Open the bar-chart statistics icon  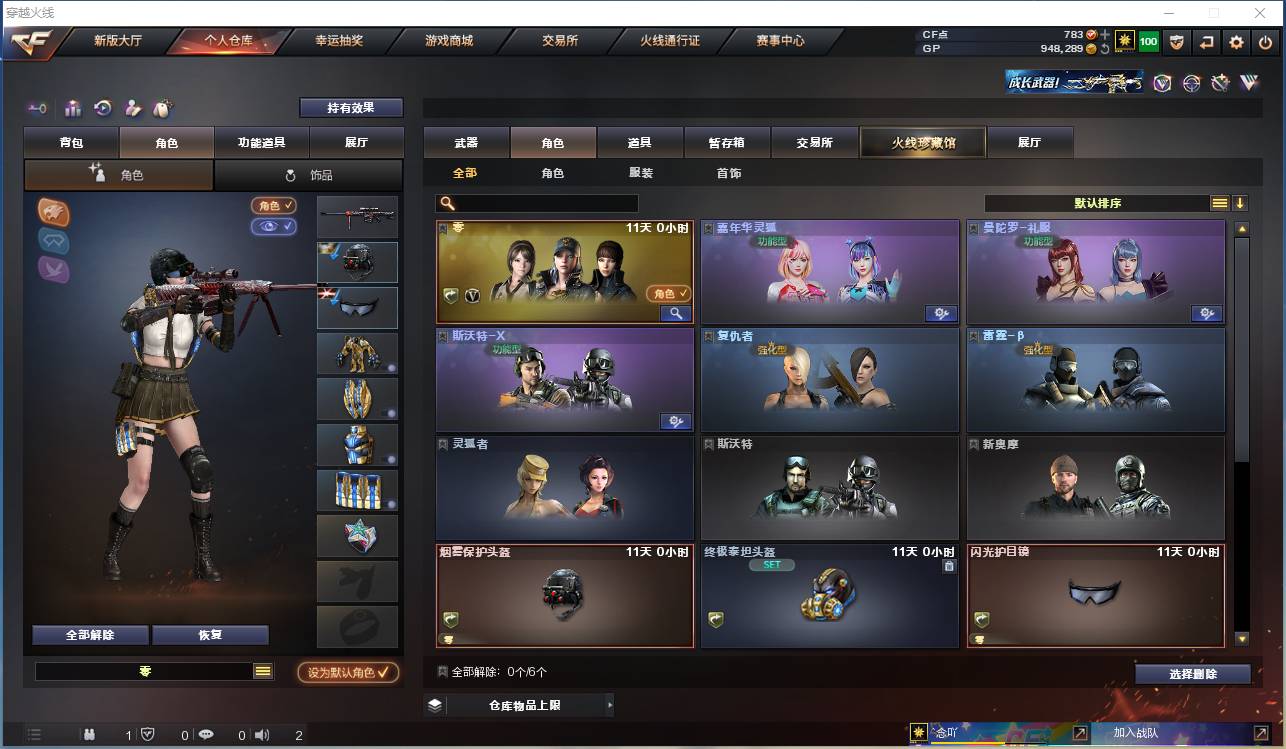72,107
